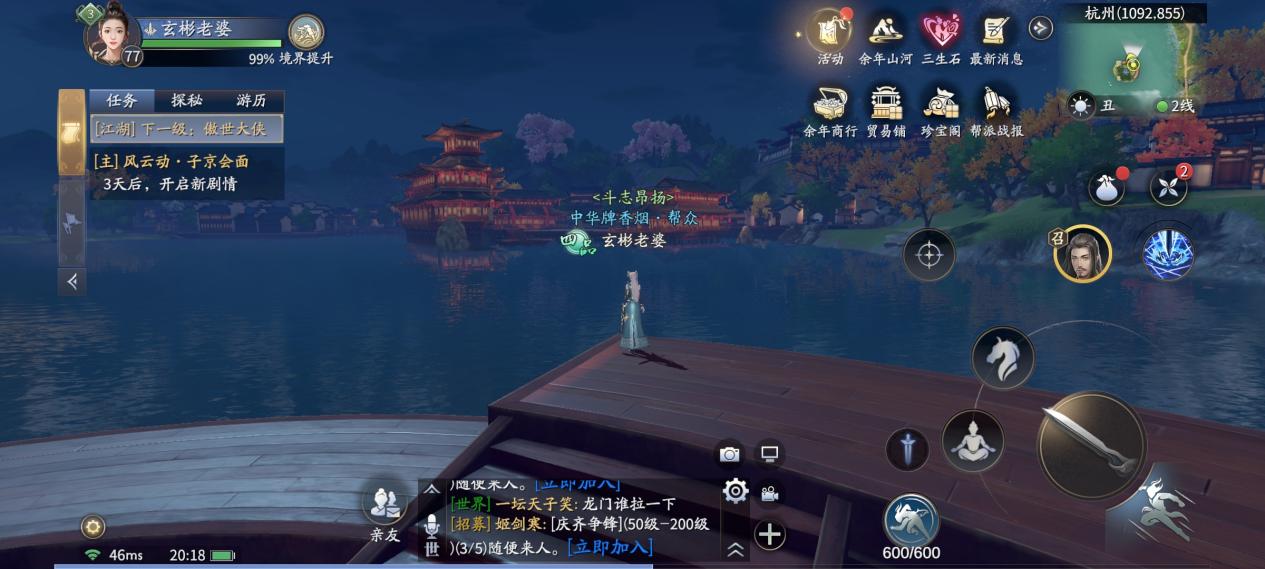
Task: Mount the horse using the horse icon
Action: (x=1002, y=358)
